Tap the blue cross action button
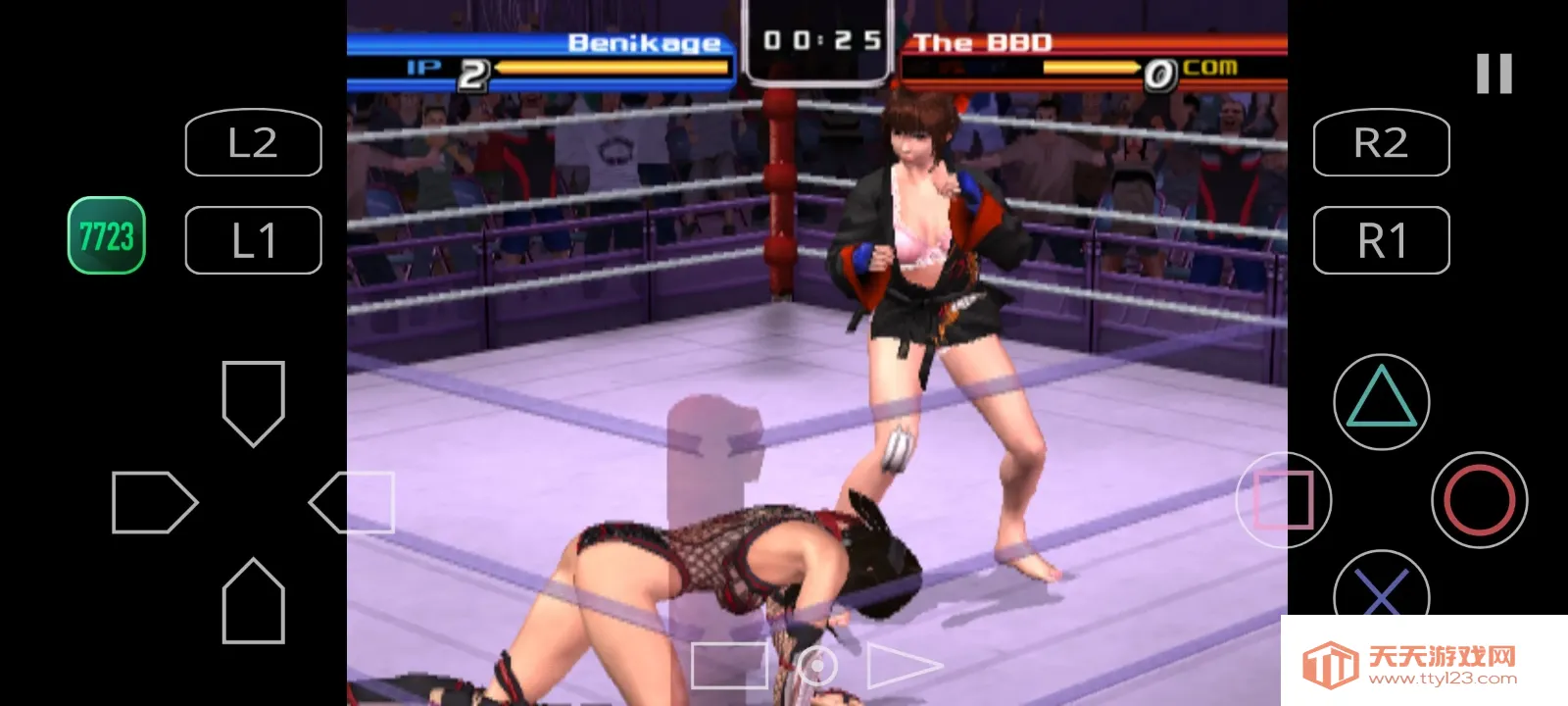 tap(1381, 590)
